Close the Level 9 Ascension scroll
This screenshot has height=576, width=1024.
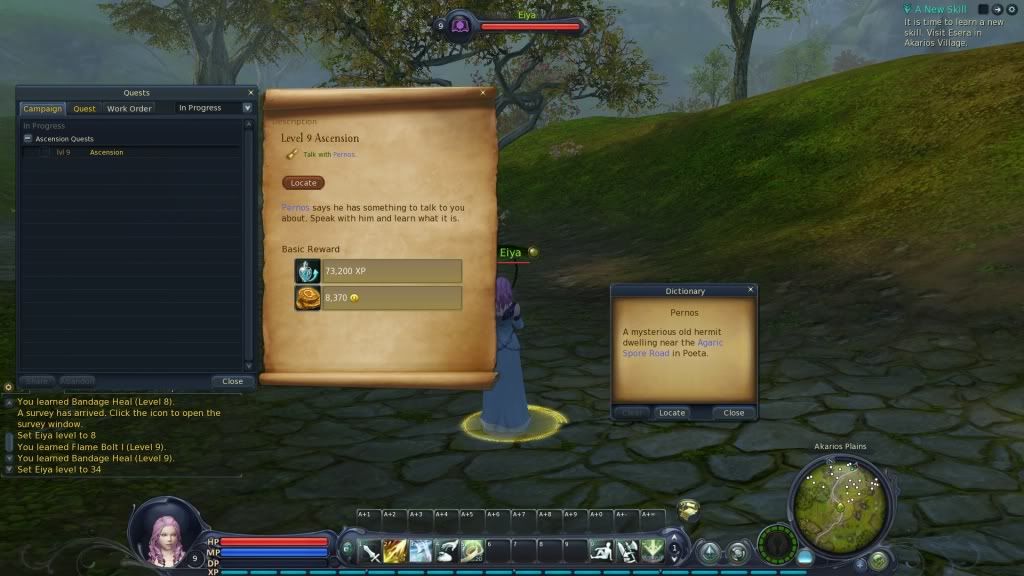tap(483, 93)
